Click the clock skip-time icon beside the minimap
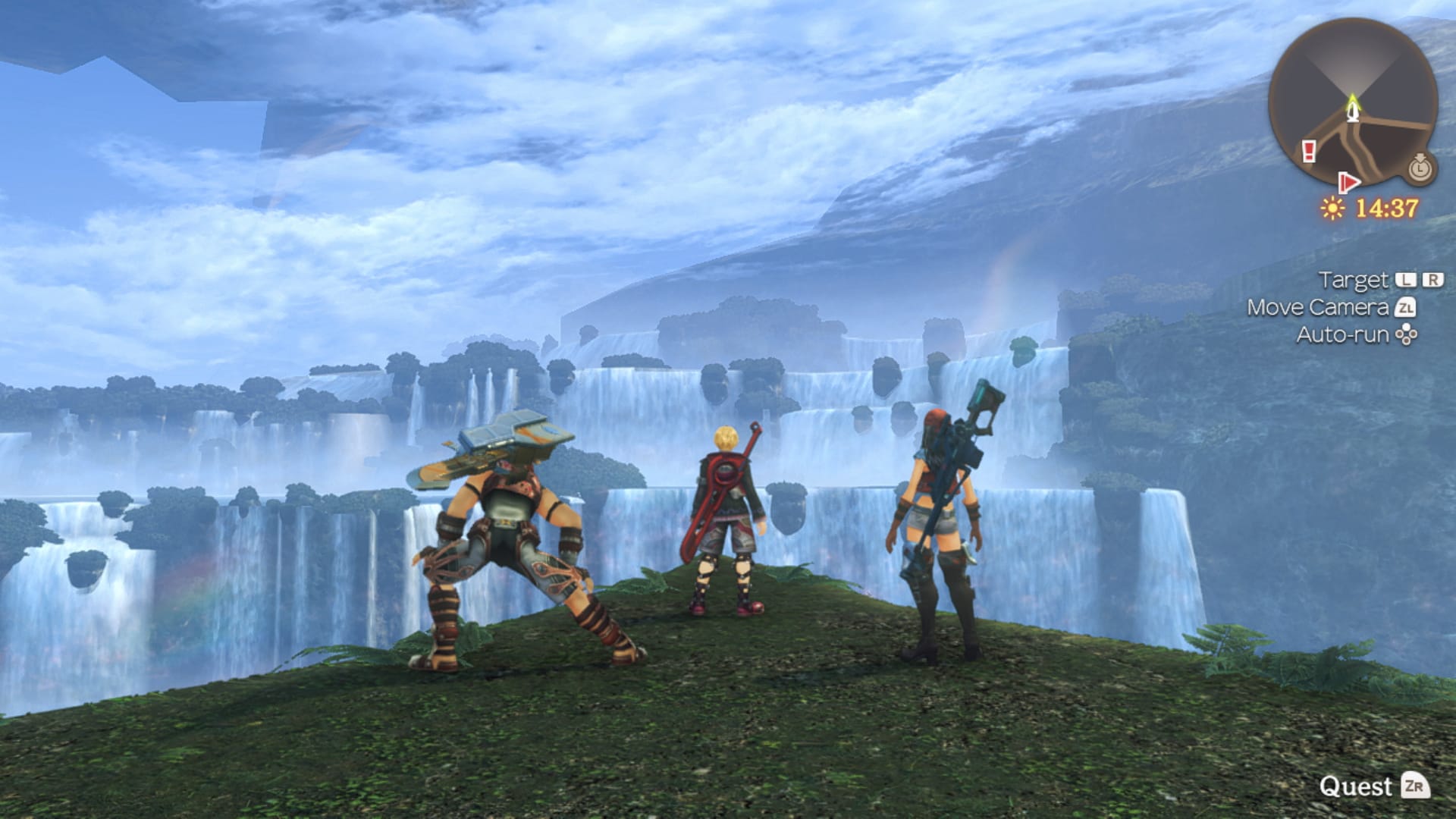Image resolution: width=1456 pixels, height=819 pixels. pyautogui.click(x=1420, y=168)
